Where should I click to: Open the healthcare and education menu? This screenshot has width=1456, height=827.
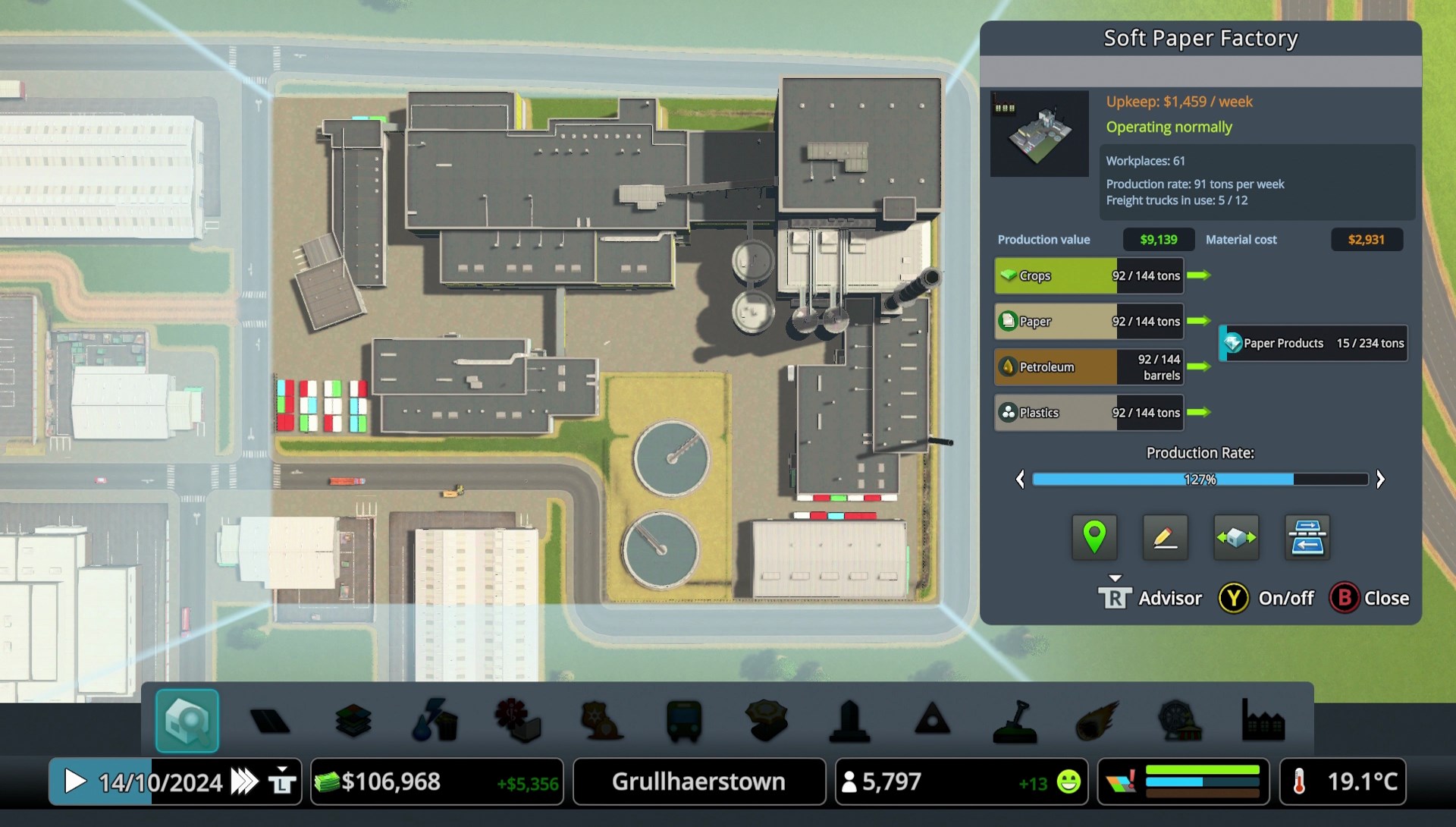coord(518,720)
